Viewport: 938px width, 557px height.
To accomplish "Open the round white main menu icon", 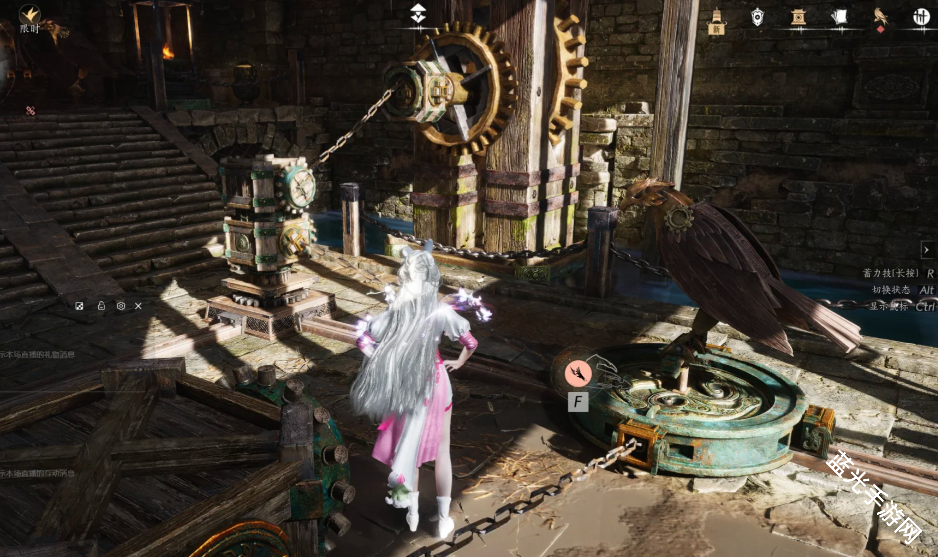I will pyautogui.click(x=920, y=16).
